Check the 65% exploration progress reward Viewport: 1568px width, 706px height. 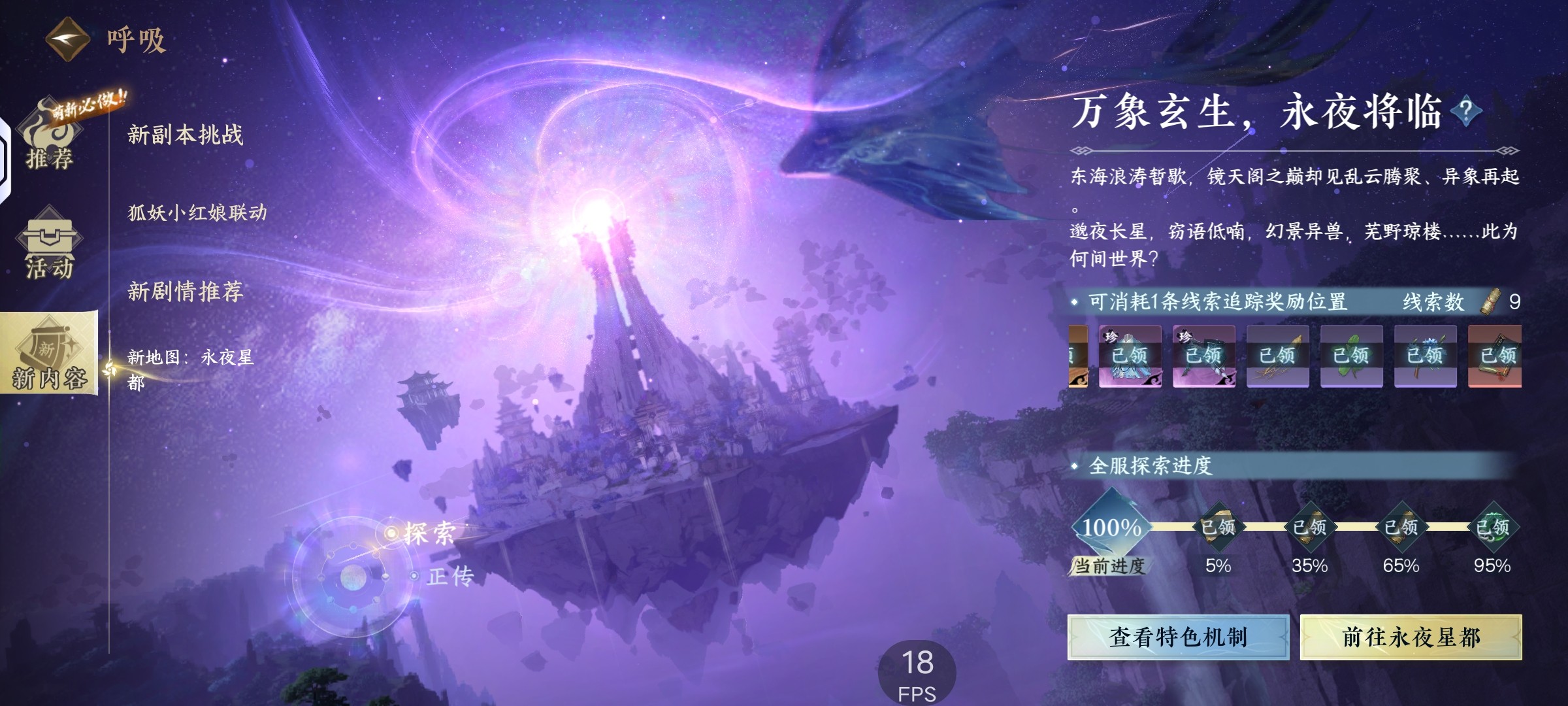[x=1401, y=527]
